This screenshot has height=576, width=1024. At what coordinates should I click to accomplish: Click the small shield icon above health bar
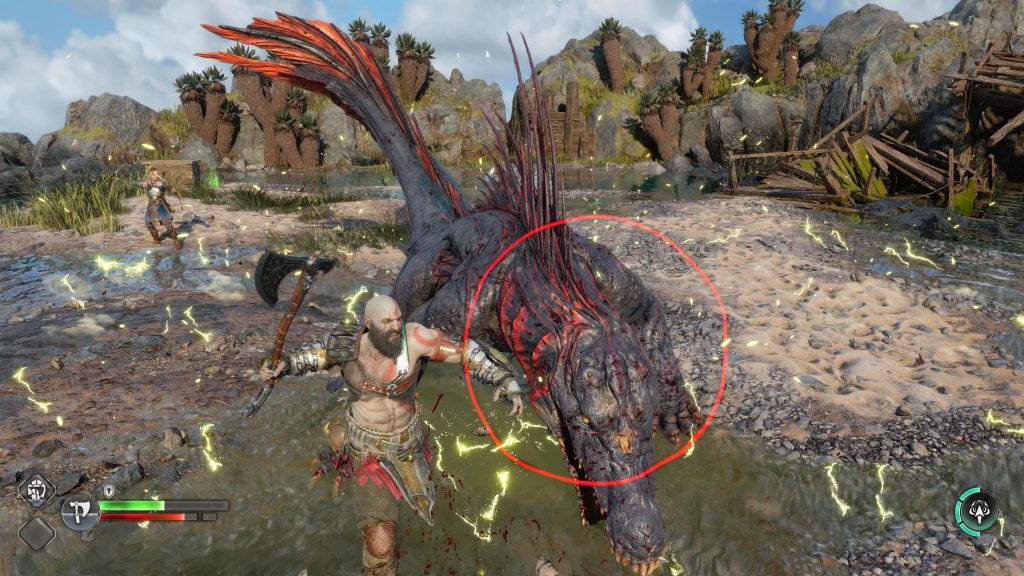coord(109,491)
